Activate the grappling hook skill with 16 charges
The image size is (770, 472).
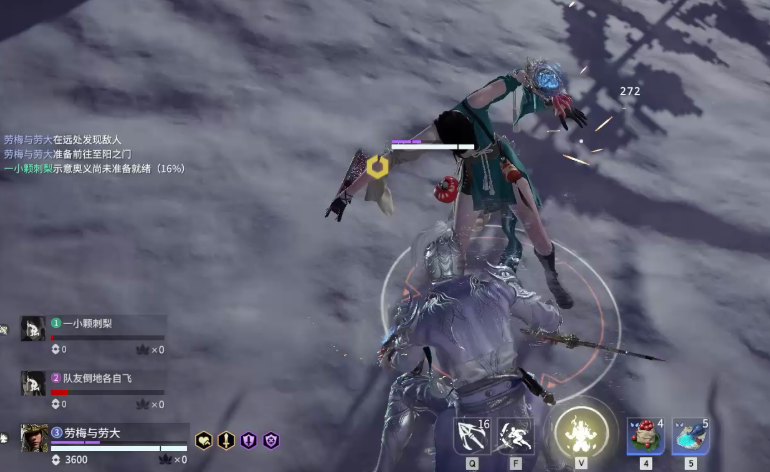tap(472, 435)
